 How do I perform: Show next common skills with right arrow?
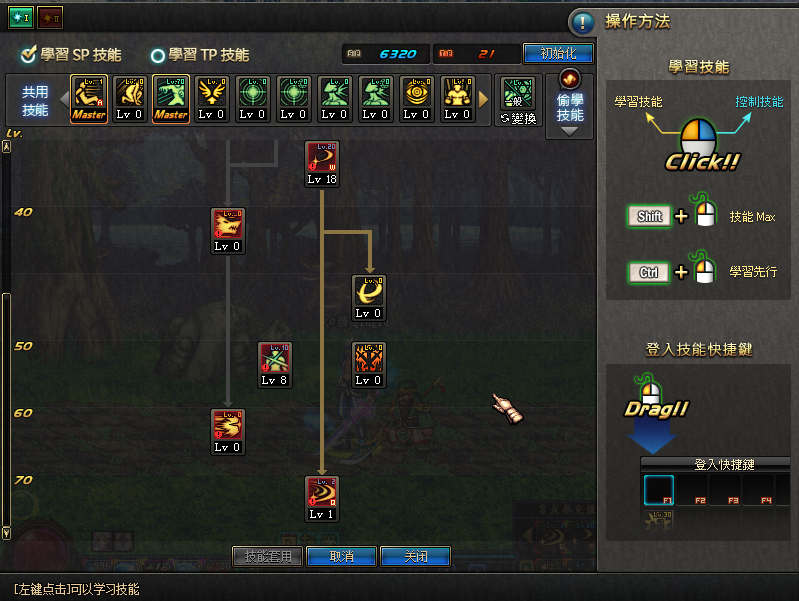(484, 99)
